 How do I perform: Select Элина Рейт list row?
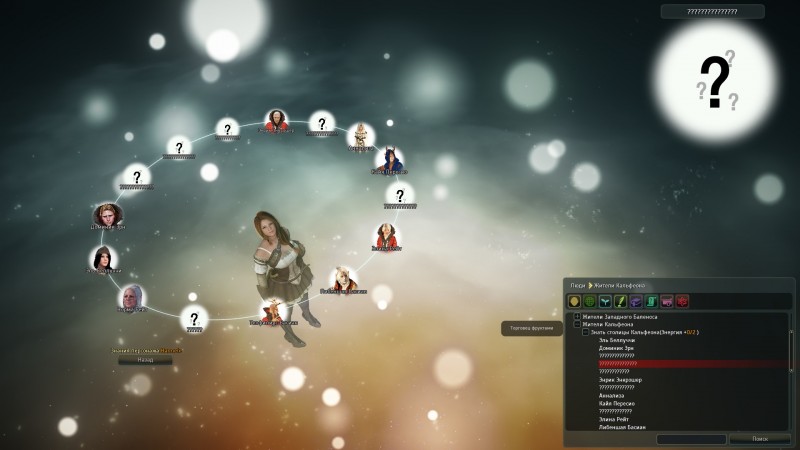(x=615, y=419)
